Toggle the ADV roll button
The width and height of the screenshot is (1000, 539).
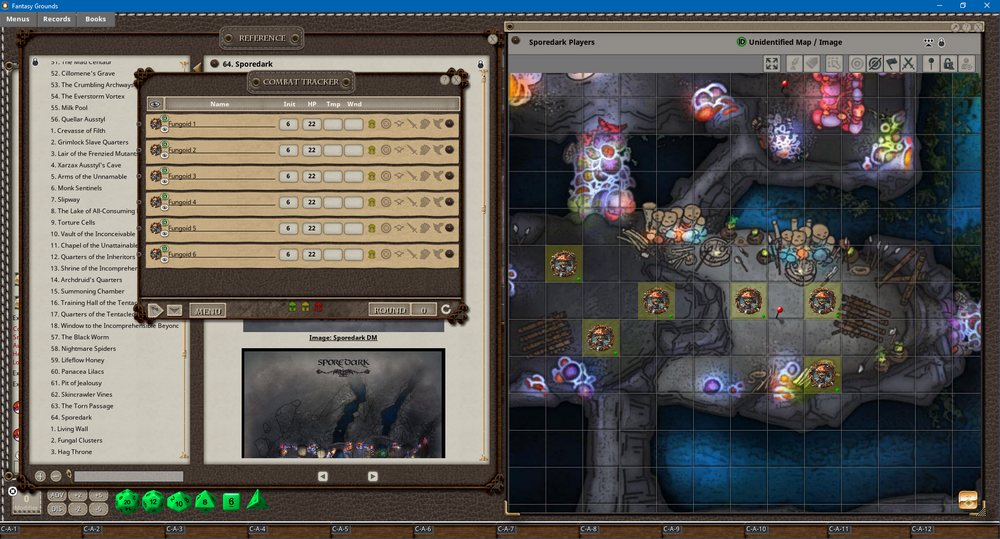tap(56, 496)
